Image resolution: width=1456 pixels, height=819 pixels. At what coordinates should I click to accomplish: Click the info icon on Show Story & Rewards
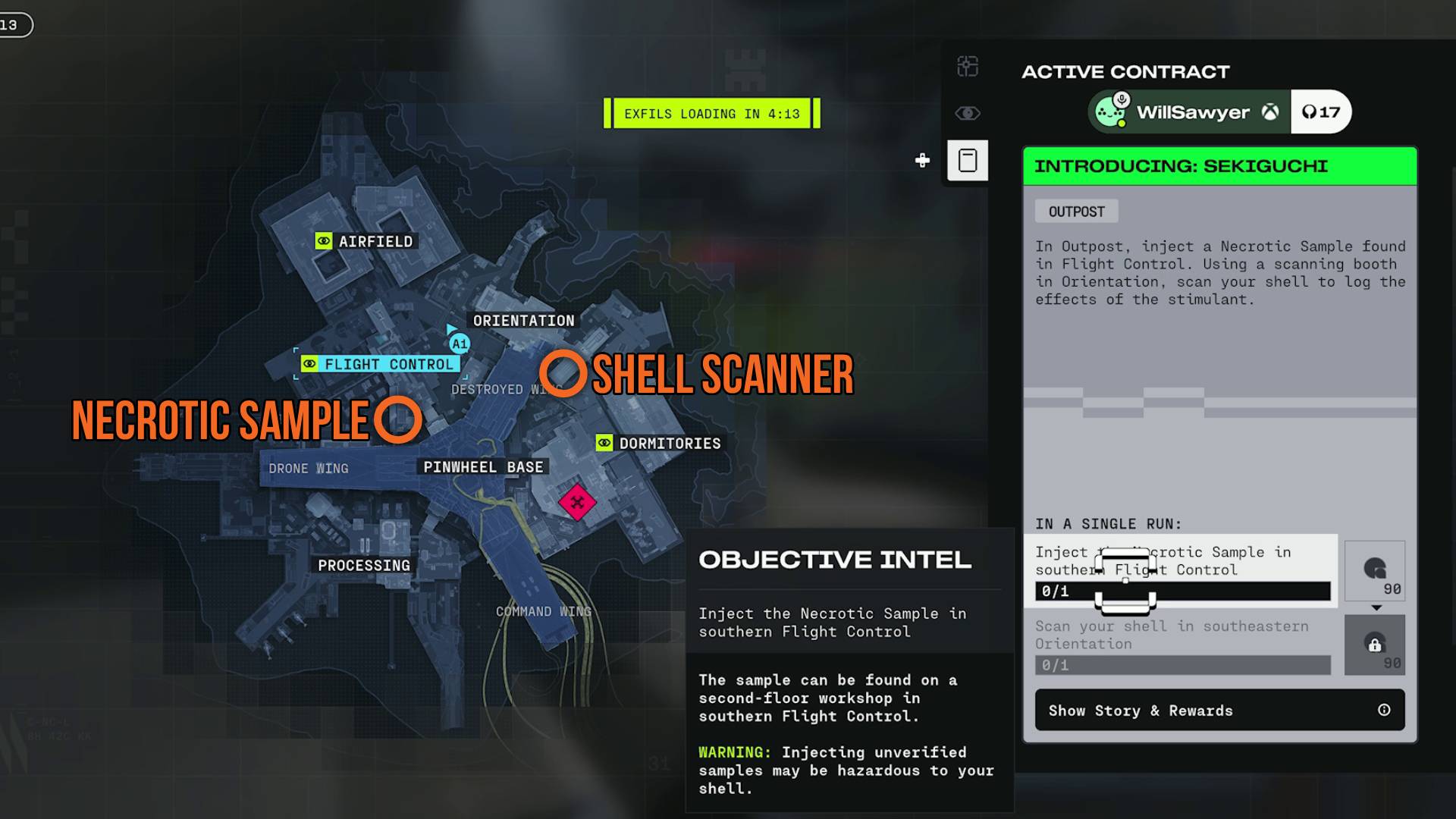[x=1385, y=710]
